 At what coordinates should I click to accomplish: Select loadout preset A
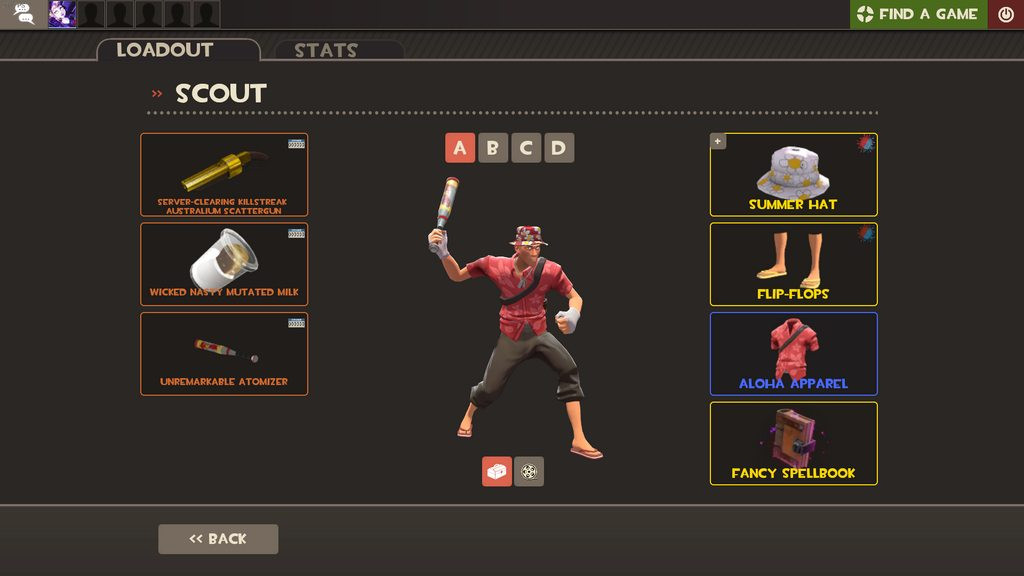pyautogui.click(x=460, y=148)
